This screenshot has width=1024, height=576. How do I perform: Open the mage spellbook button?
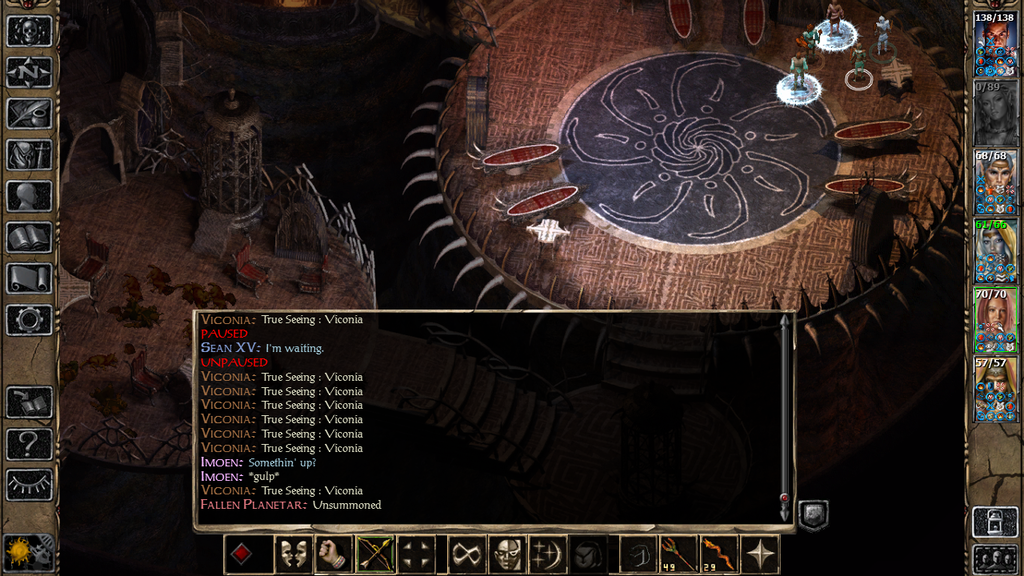pyautogui.click(x=29, y=237)
